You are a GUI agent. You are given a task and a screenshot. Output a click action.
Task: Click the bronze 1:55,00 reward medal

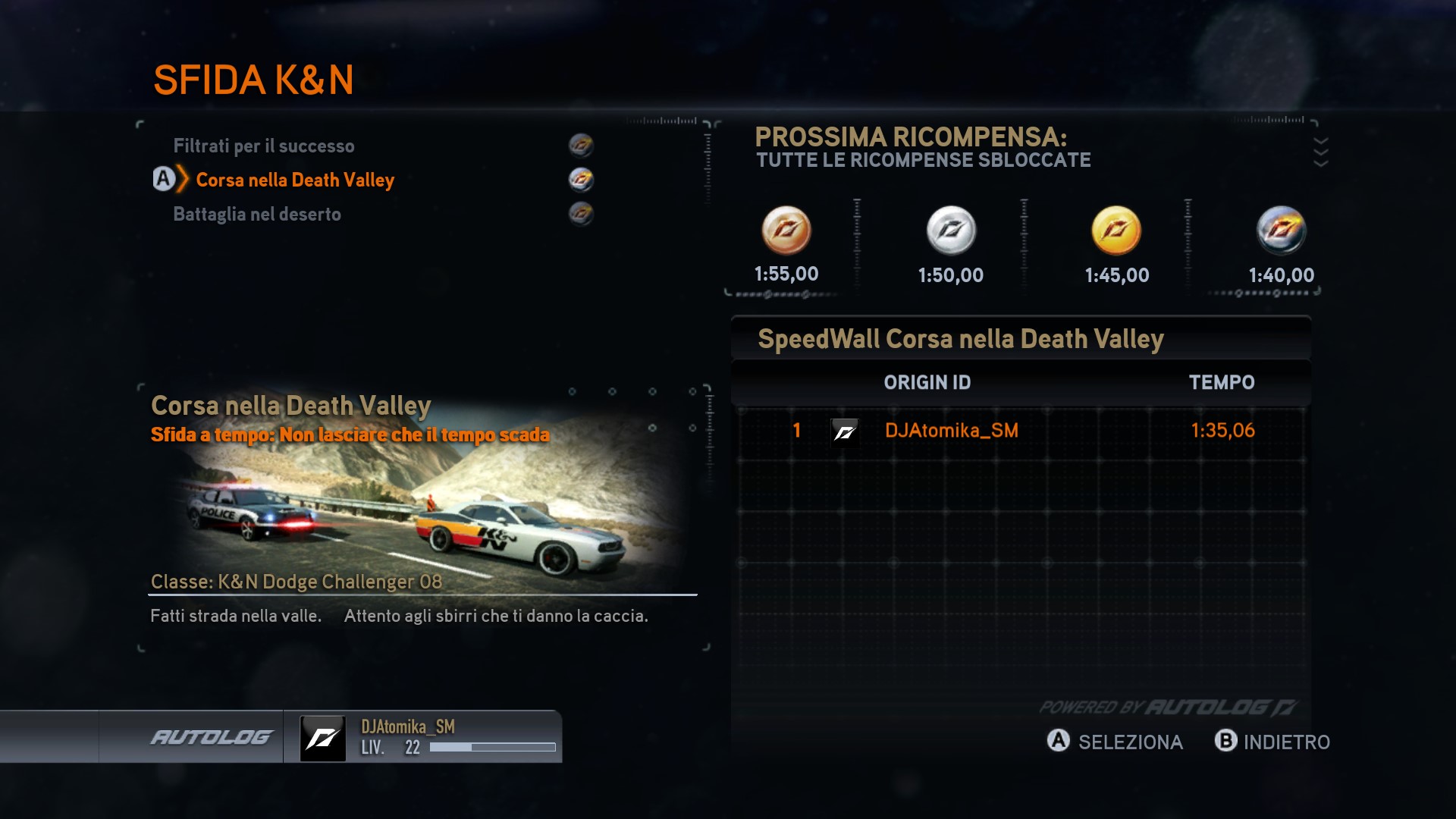point(786,231)
